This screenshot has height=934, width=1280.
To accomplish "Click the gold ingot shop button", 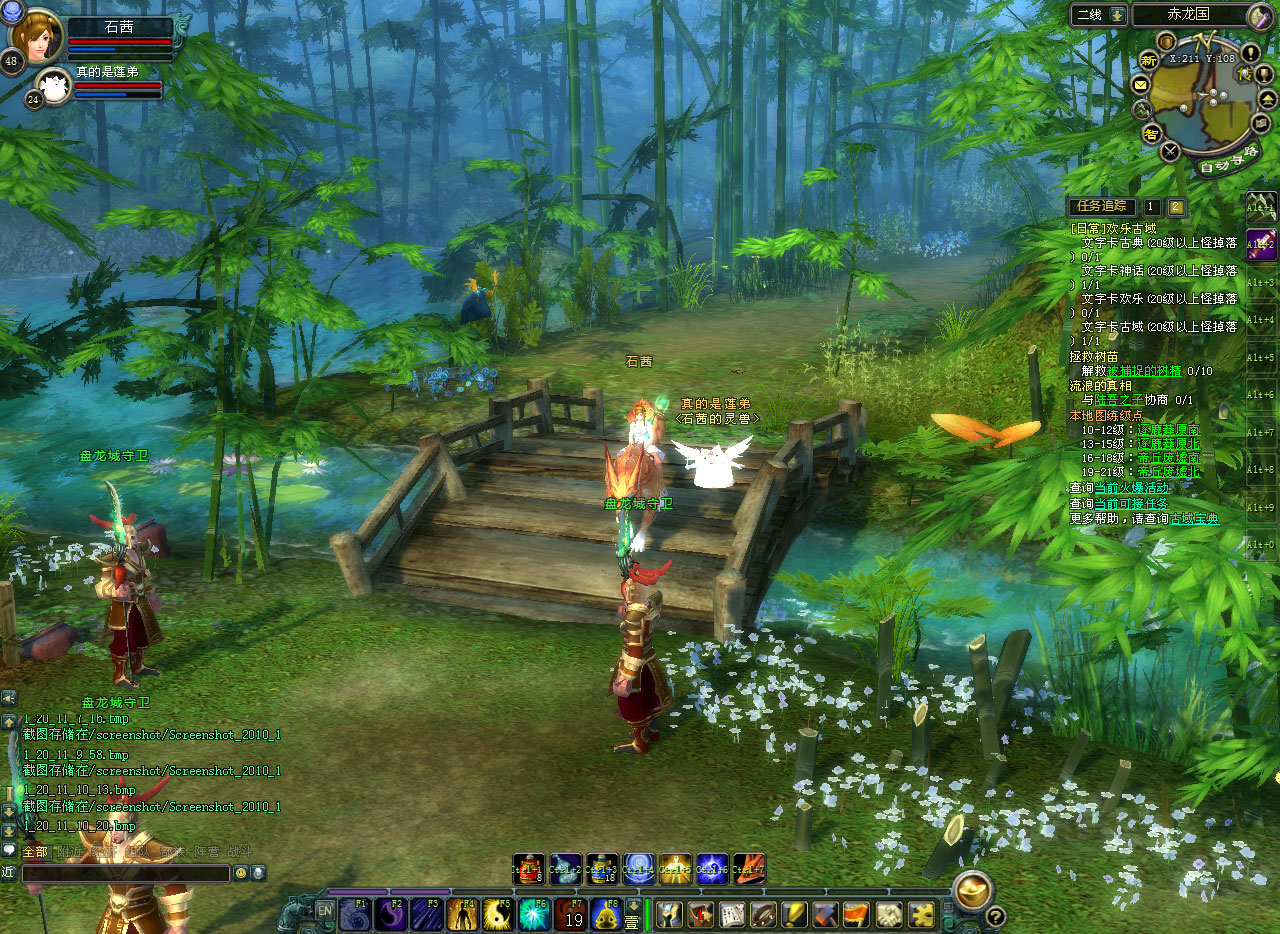I will tap(971, 888).
